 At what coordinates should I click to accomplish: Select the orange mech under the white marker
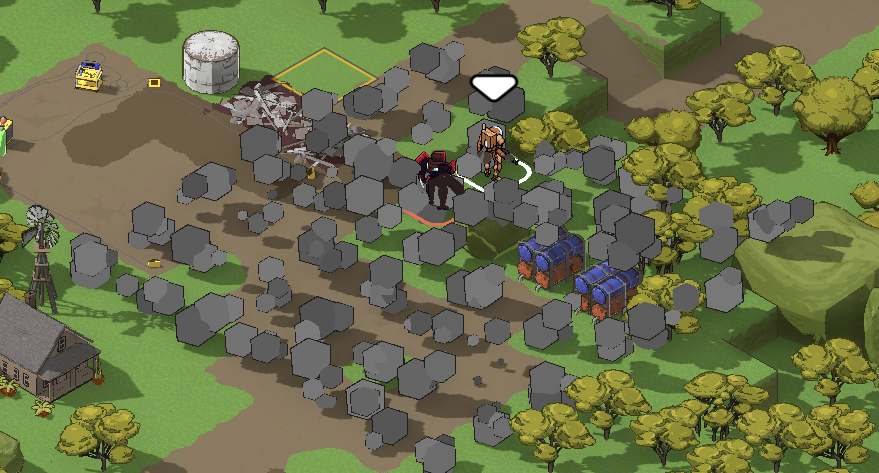click(x=491, y=149)
